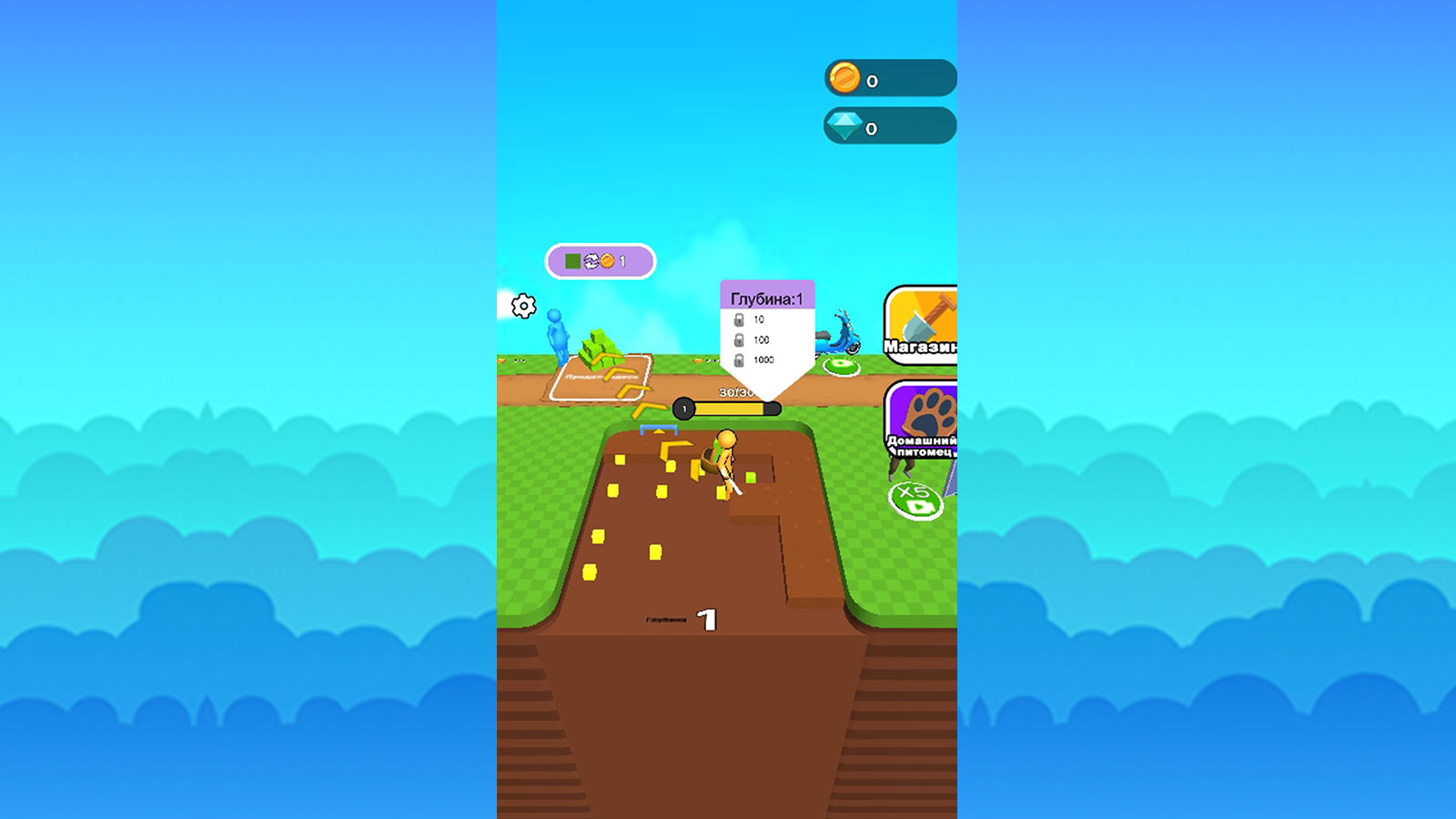Click the blue diamond counter icon

(x=844, y=127)
